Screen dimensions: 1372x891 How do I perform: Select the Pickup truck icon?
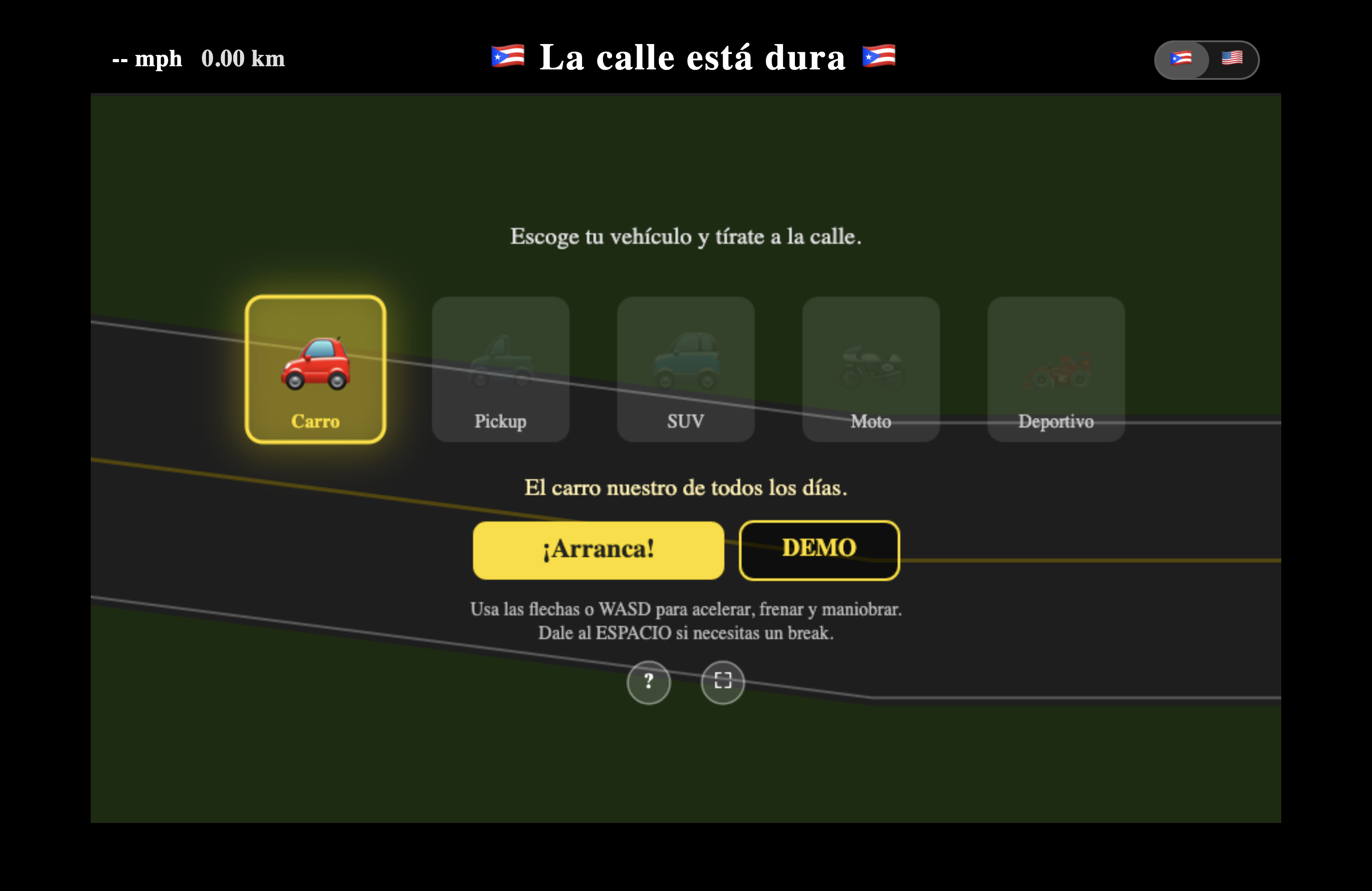pyautogui.click(x=500, y=363)
